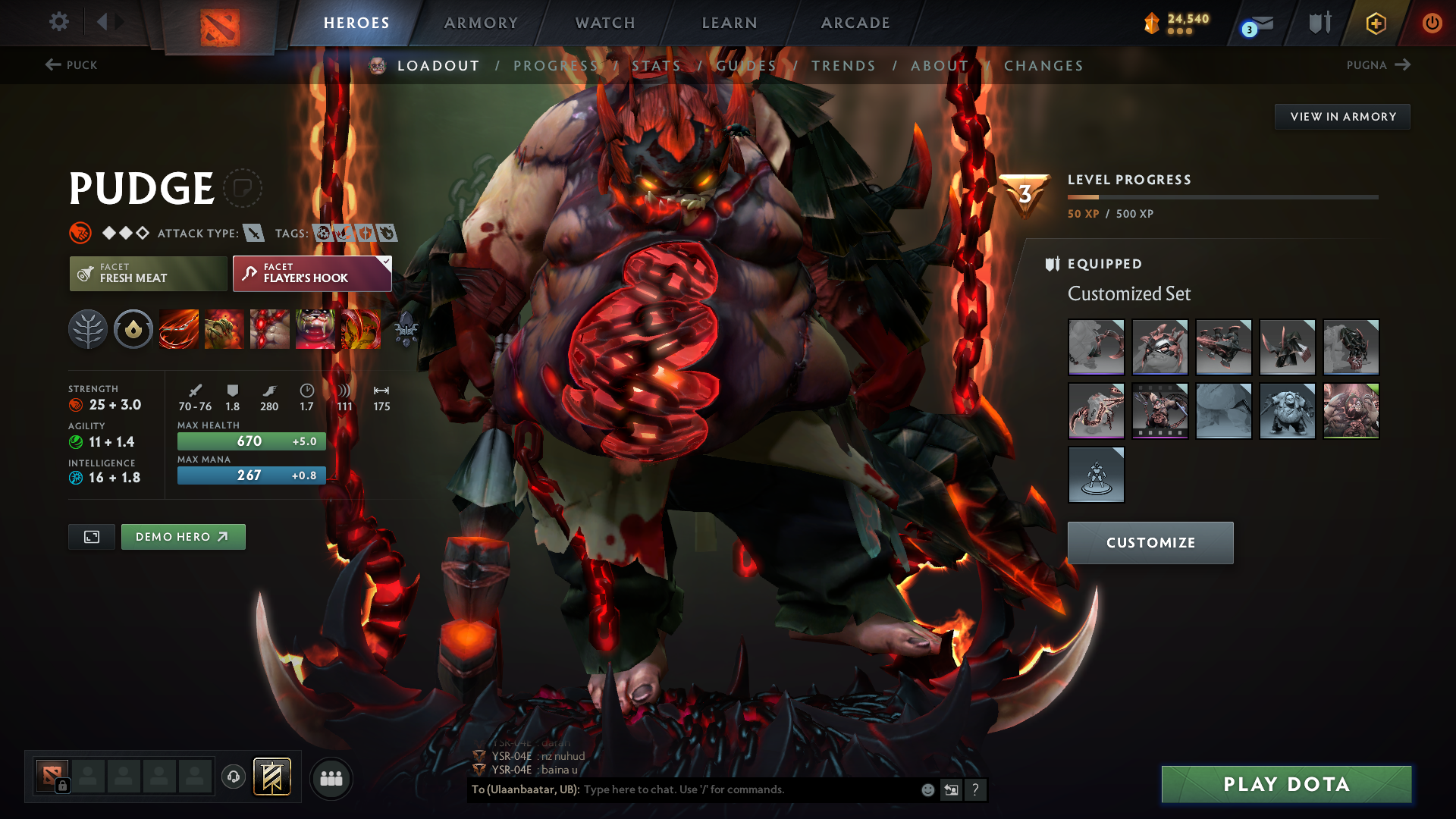Start matchmaking with Play Dota

pos(1286,784)
